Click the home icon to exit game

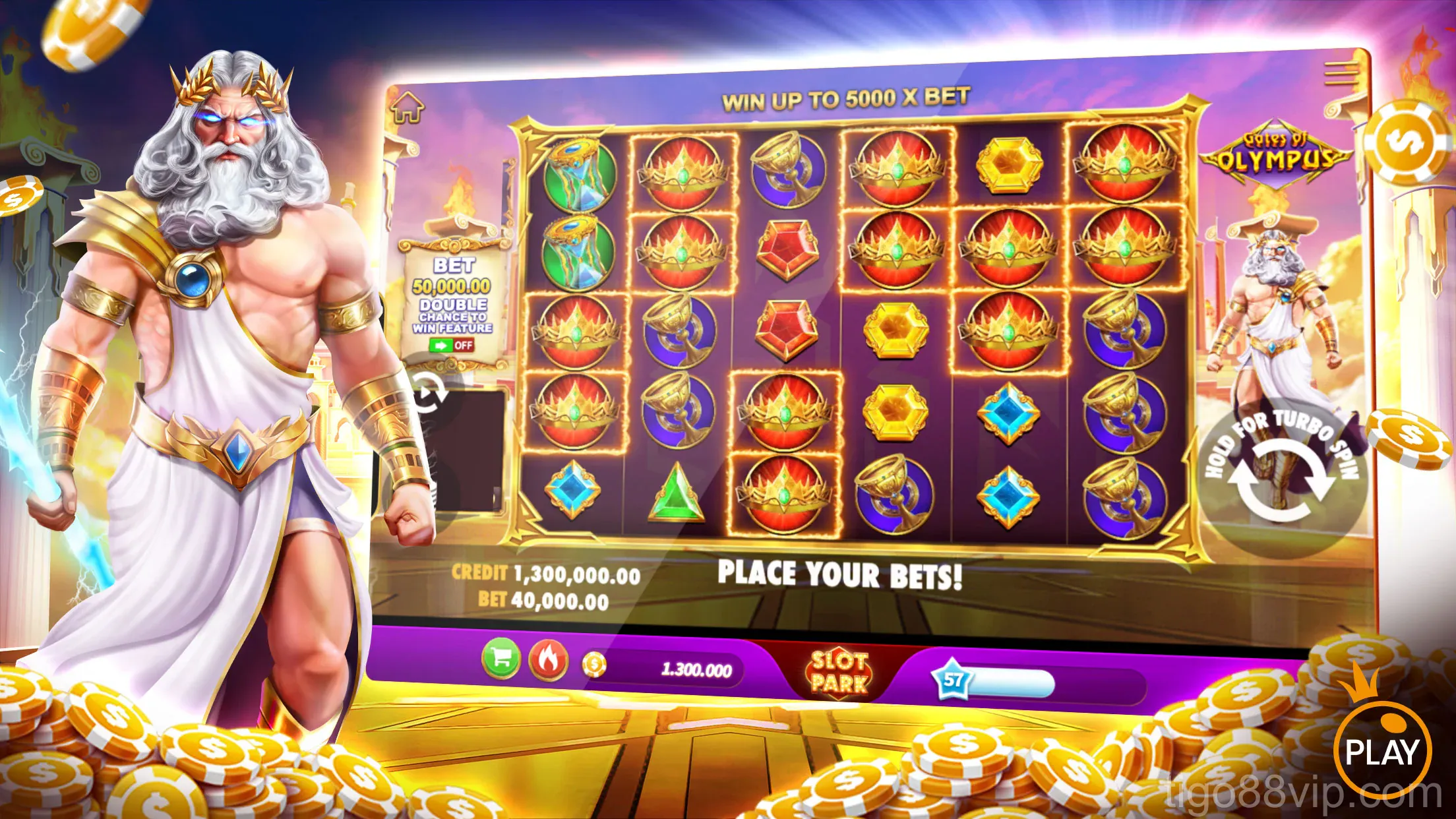tap(409, 106)
